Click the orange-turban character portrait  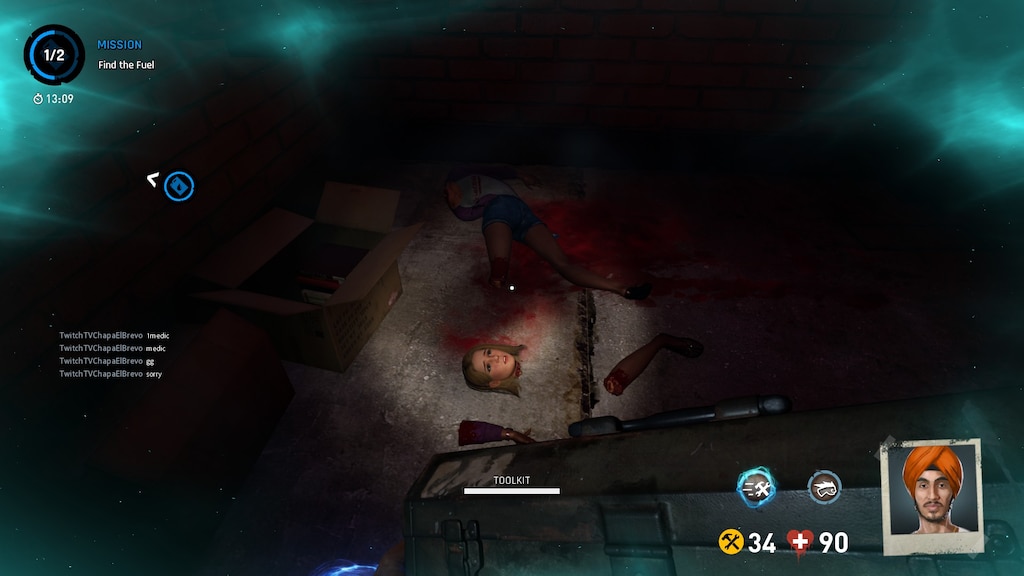[x=931, y=493]
